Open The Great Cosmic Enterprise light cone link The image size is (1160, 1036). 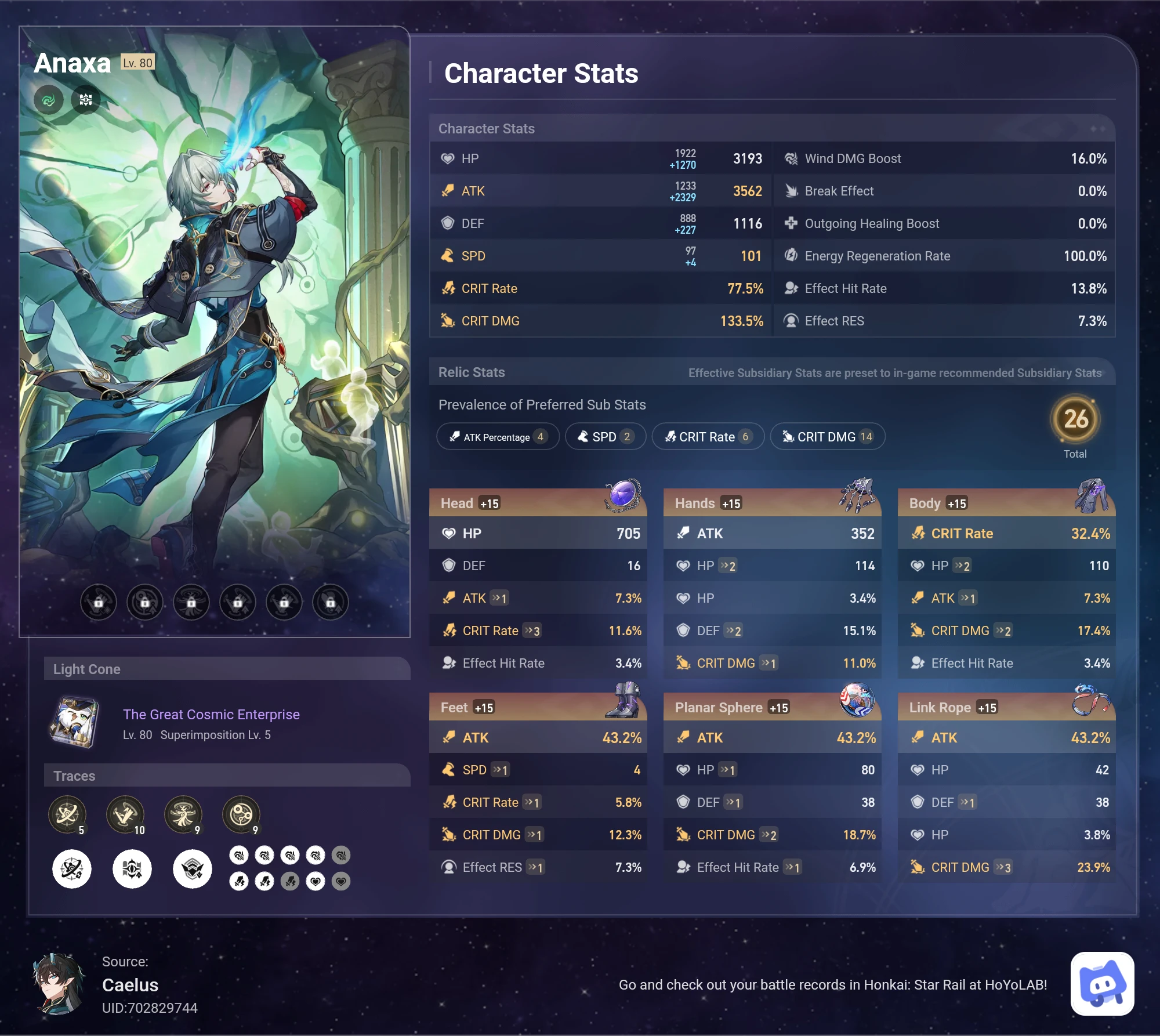coord(211,714)
